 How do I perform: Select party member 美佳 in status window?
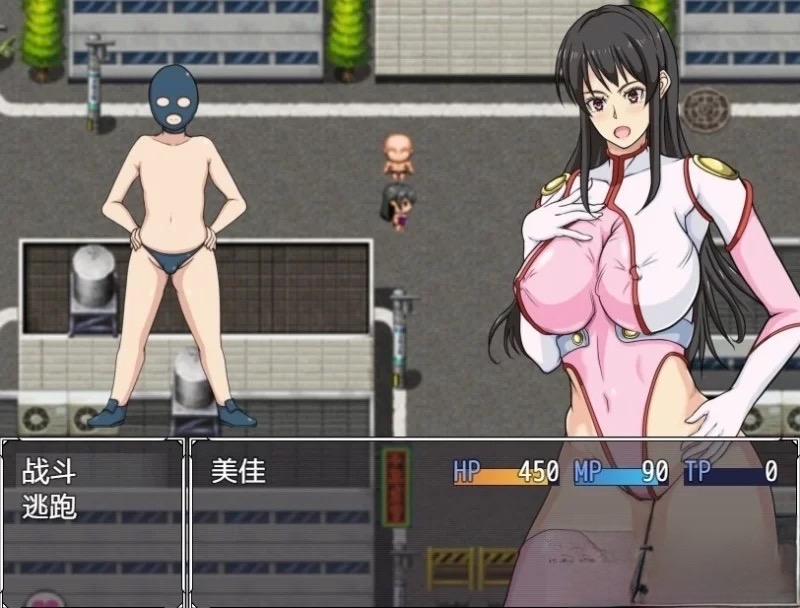pyautogui.click(x=239, y=472)
